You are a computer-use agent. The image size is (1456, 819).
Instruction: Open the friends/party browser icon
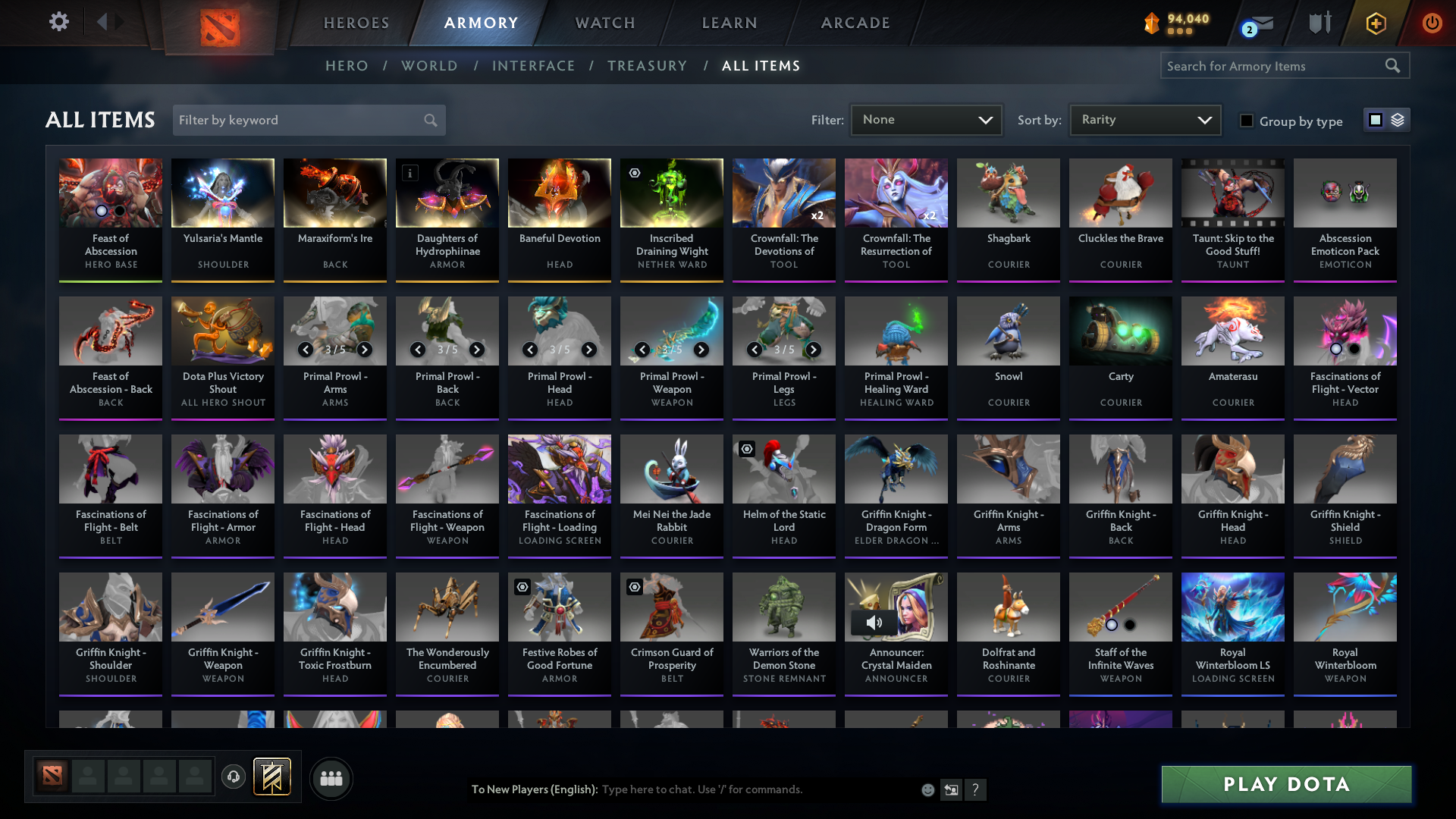pyautogui.click(x=331, y=778)
